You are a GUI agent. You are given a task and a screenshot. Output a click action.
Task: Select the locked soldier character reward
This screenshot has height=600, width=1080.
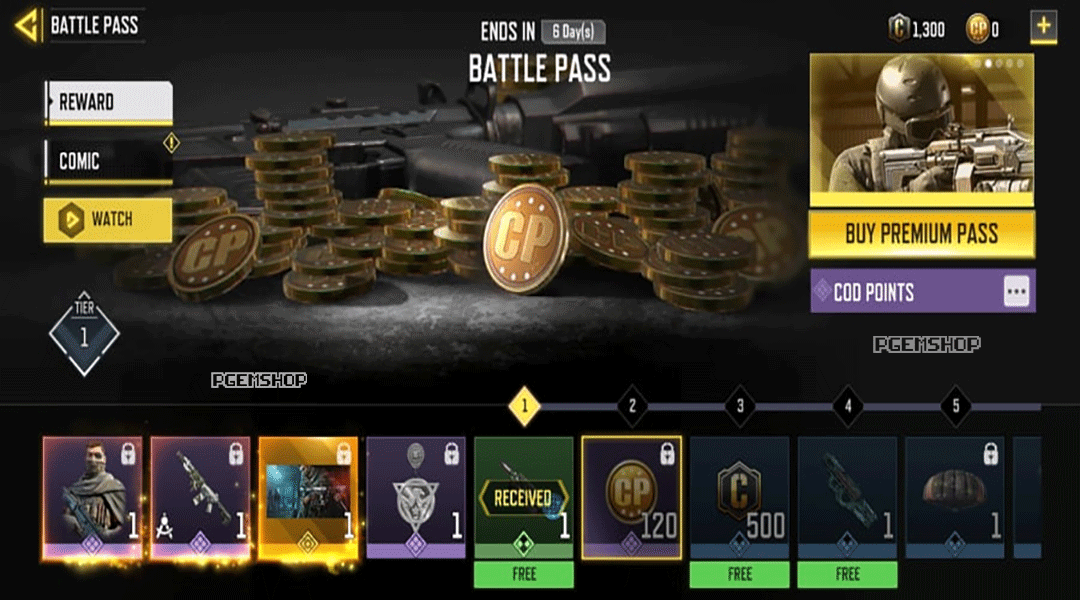pos(92,497)
